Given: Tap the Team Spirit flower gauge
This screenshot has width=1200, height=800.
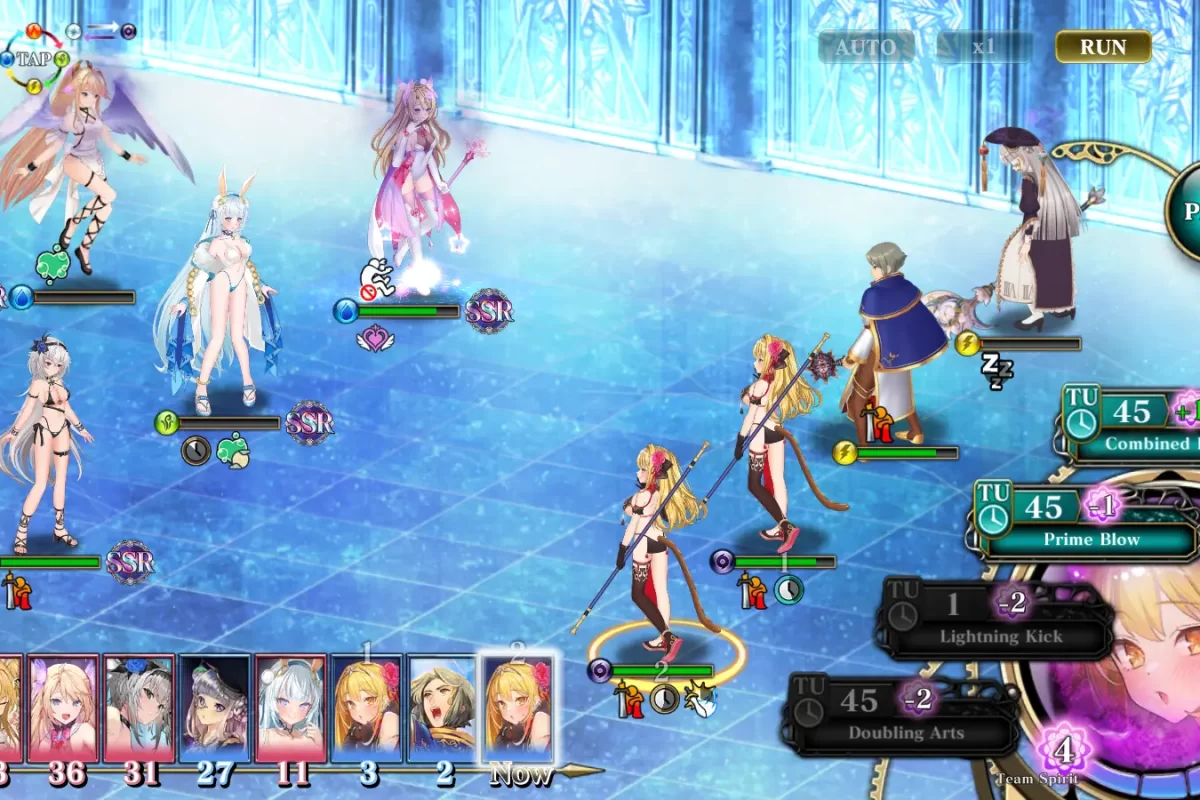Looking at the screenshot, I should tap(1063, 750).
